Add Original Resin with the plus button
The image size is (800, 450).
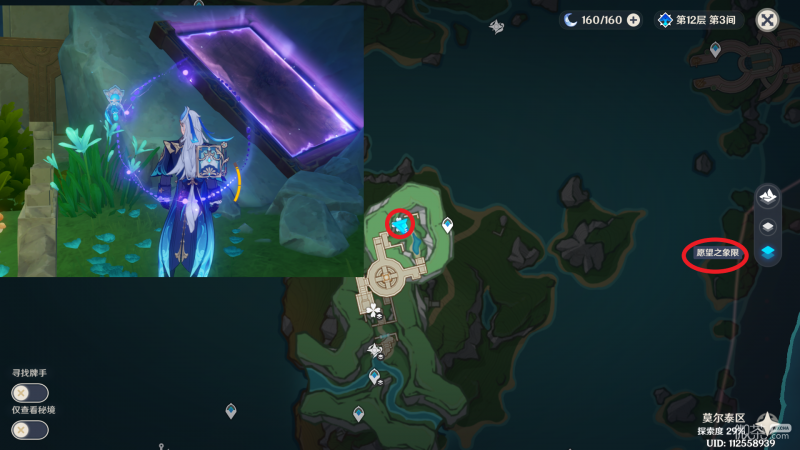[x=633, y=20]
